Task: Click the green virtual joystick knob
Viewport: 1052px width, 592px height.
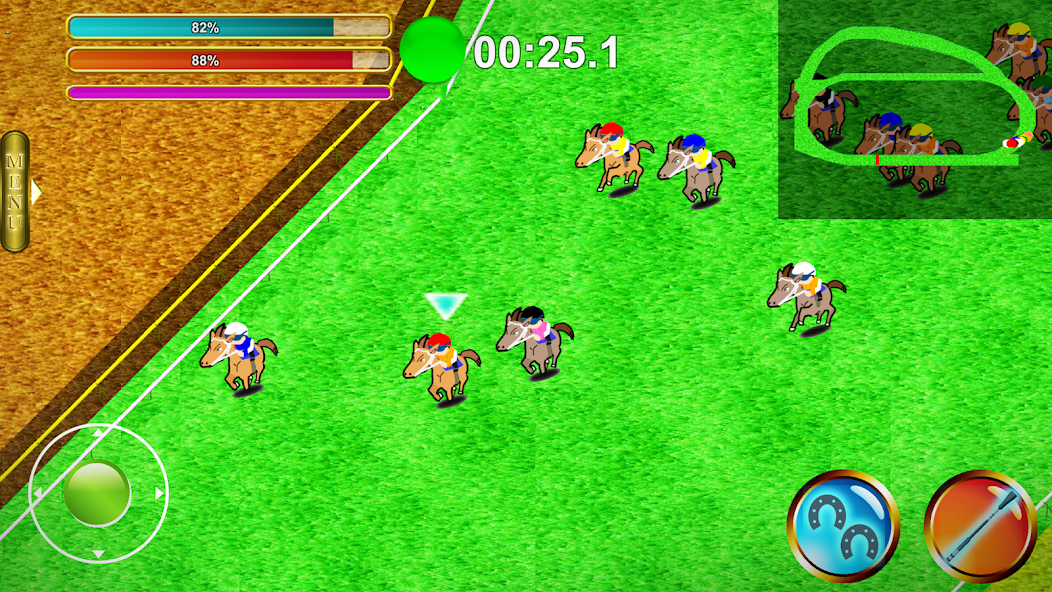Action: [x=97, y=493]
